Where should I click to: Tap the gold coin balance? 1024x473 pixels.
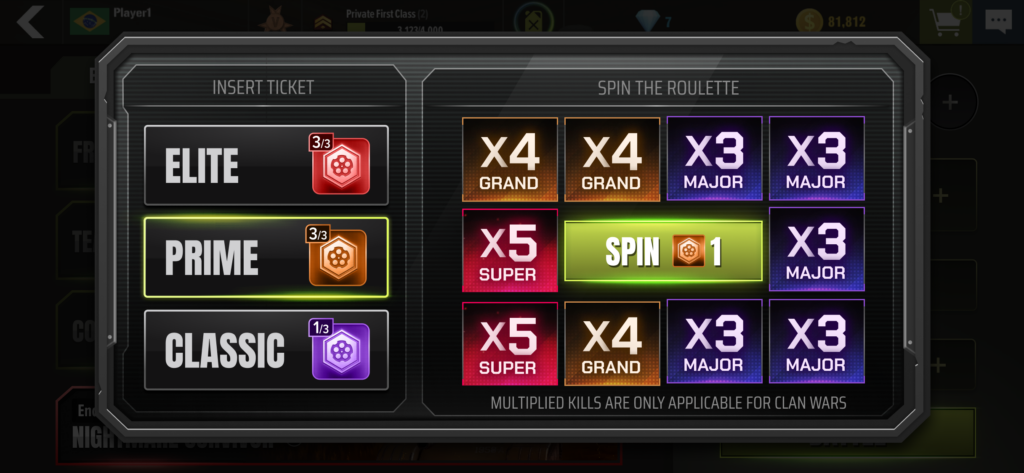pos(831,21)
